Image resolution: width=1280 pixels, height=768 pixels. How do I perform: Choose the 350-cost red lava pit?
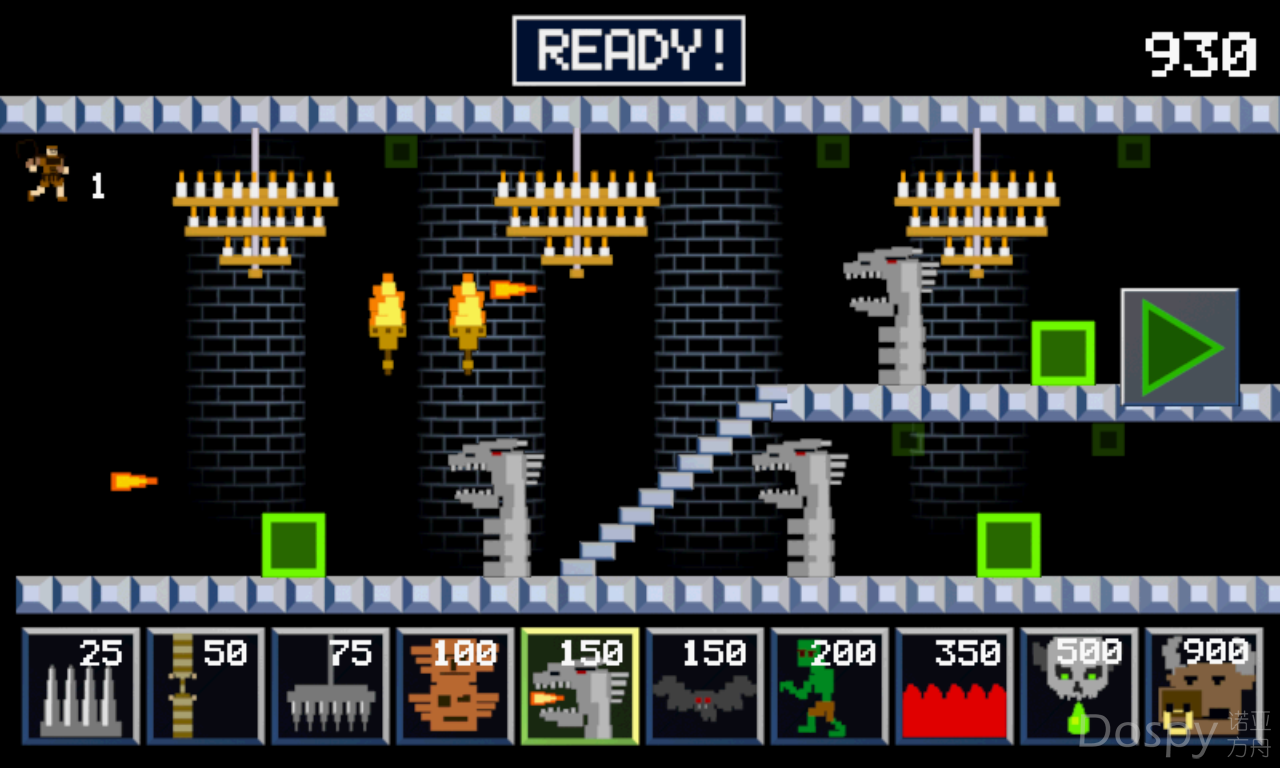[x=955, y=686]
